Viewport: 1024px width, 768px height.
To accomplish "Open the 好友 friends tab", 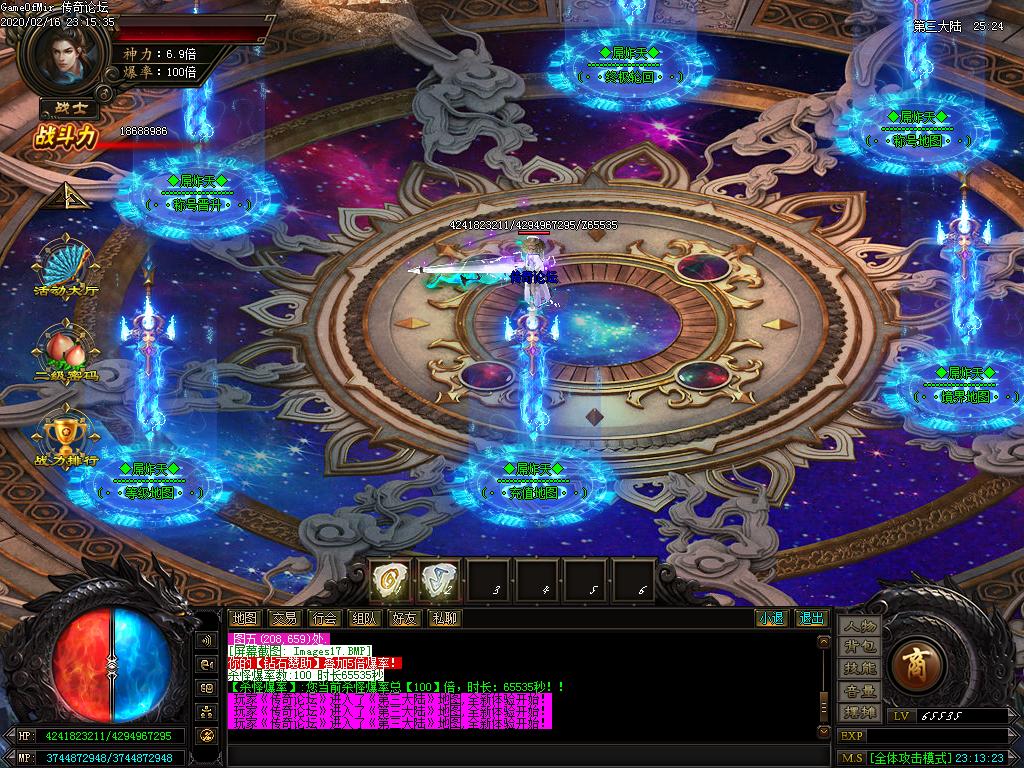I will pyautogui.click(x=404, y=619).
